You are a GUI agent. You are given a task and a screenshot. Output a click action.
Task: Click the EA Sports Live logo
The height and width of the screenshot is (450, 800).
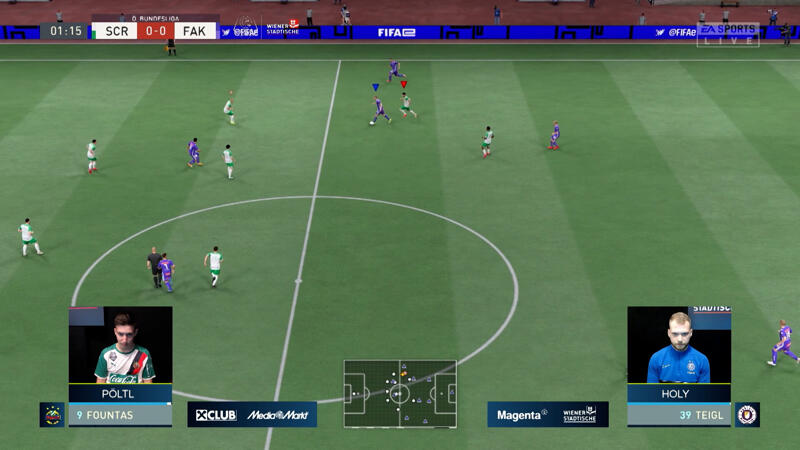pyautogui.click(x=727, y=34)
